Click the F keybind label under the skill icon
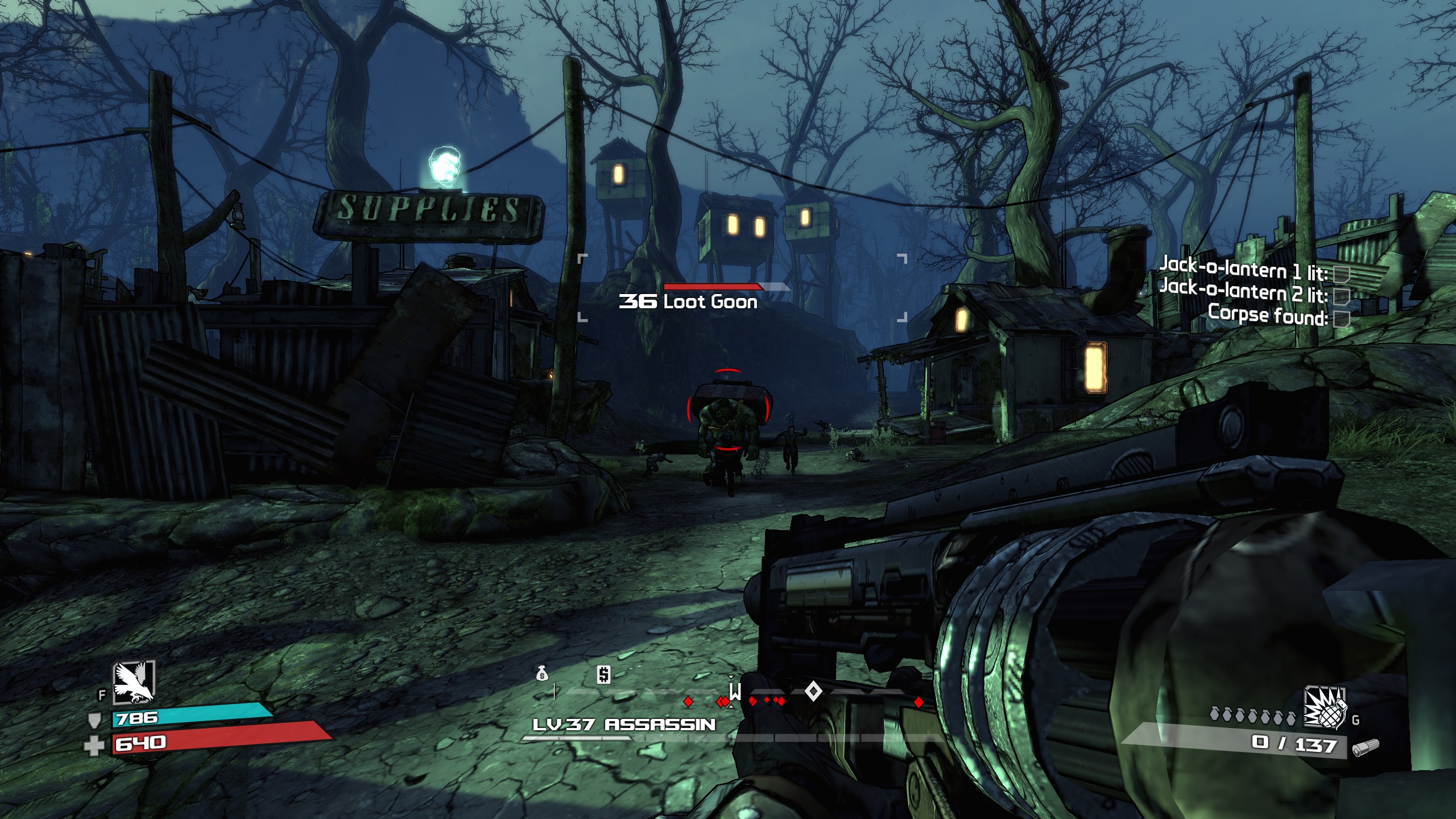 pyautogui.click(x=101, y=696)
